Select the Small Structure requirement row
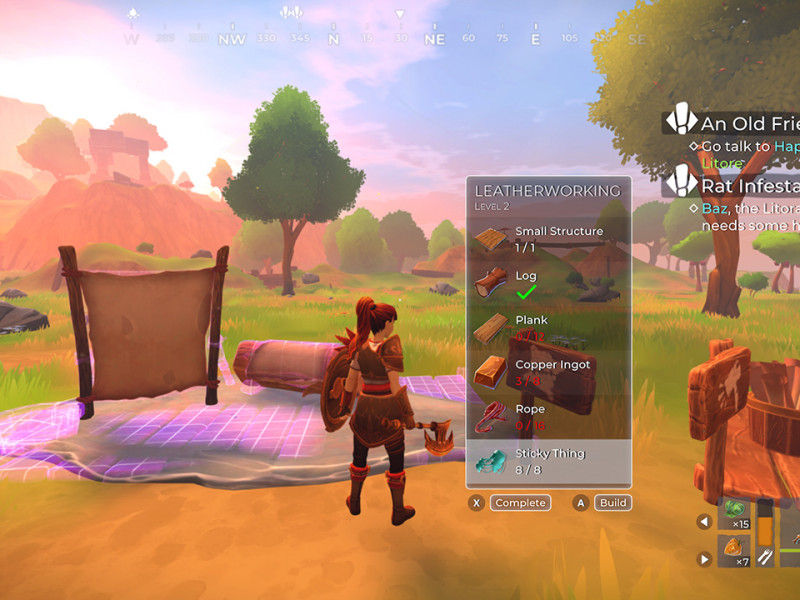This screenshot has height=600, width=800. pyautogui.click(x=548, y=238)
